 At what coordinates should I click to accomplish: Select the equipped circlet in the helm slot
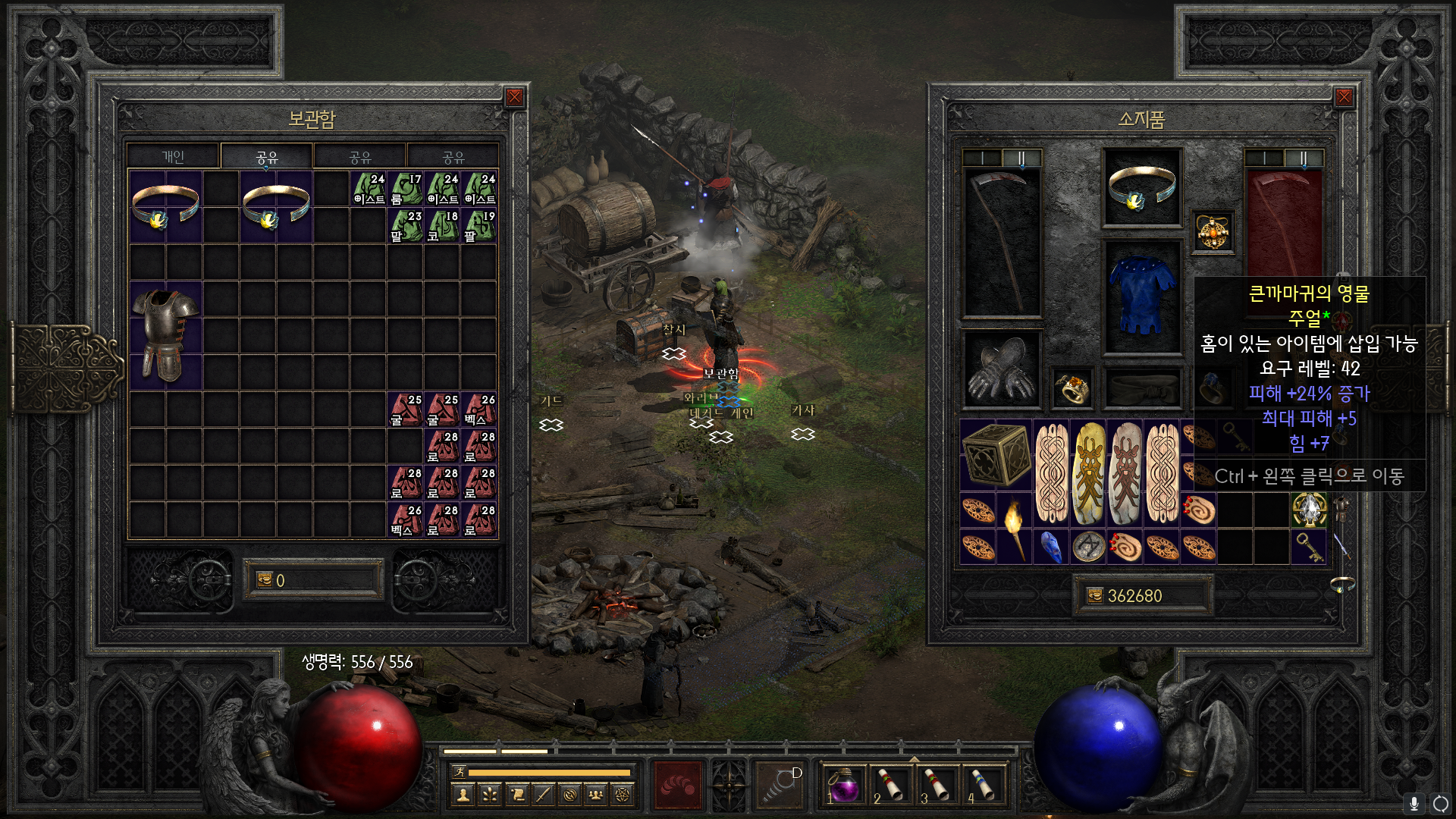coord(1142,188)
